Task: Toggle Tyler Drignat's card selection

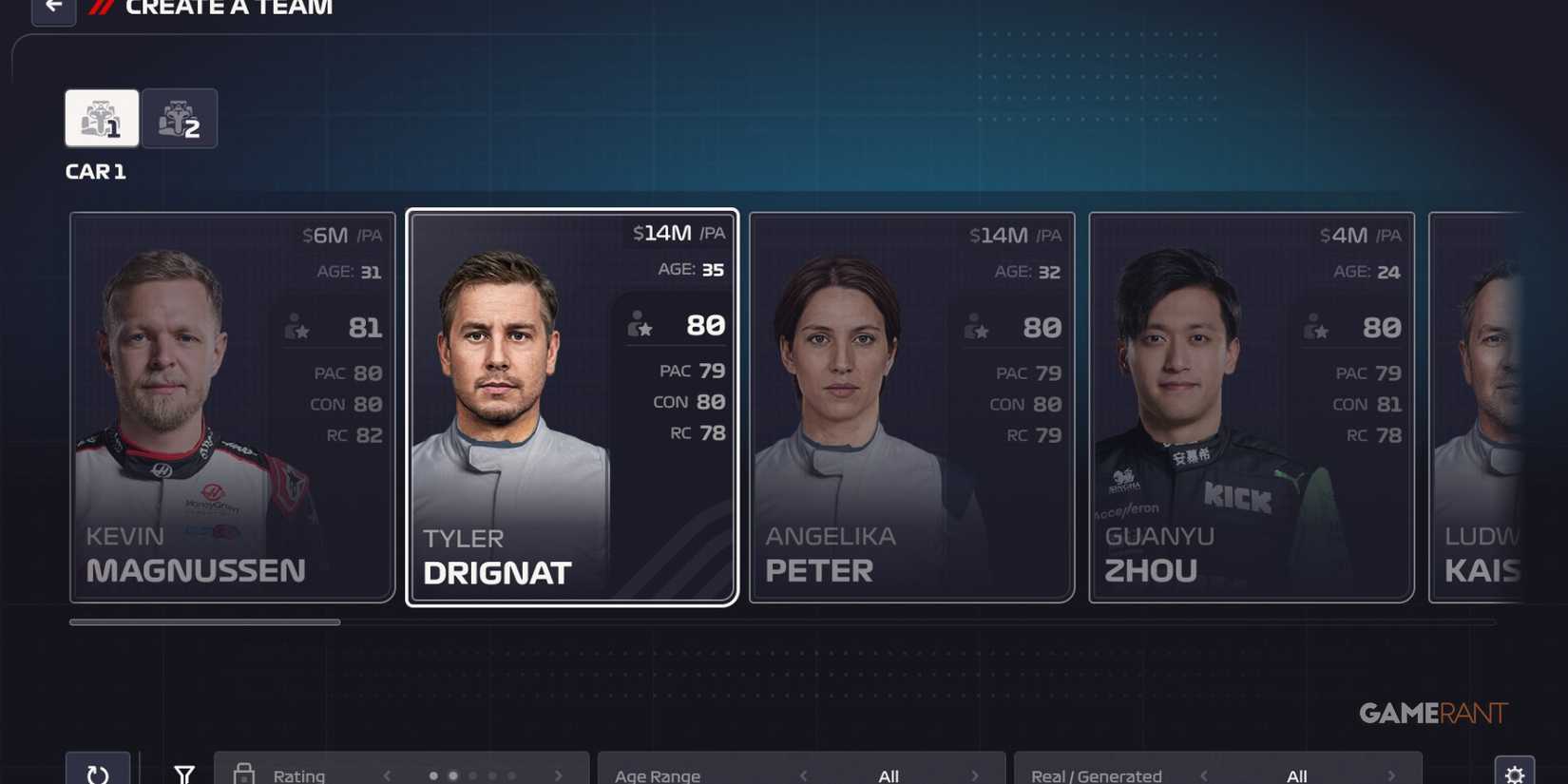Action: click(x=570, y=407)
